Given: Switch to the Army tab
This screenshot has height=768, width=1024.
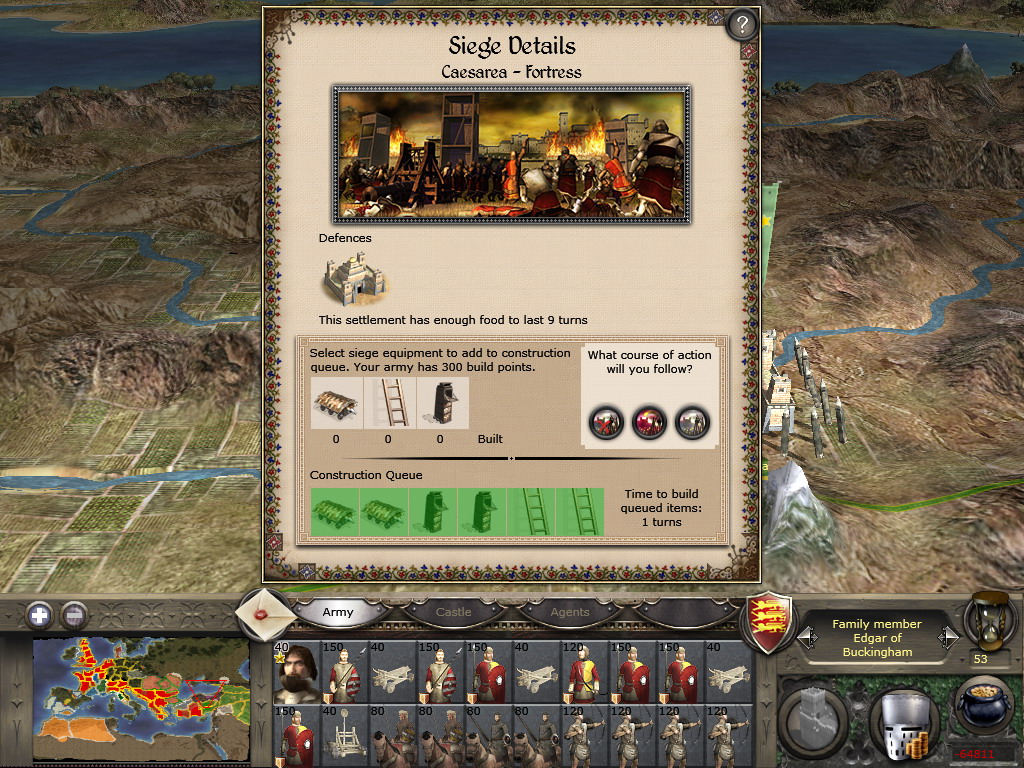Looking at the screenshot, I should [x=338, y=612].
